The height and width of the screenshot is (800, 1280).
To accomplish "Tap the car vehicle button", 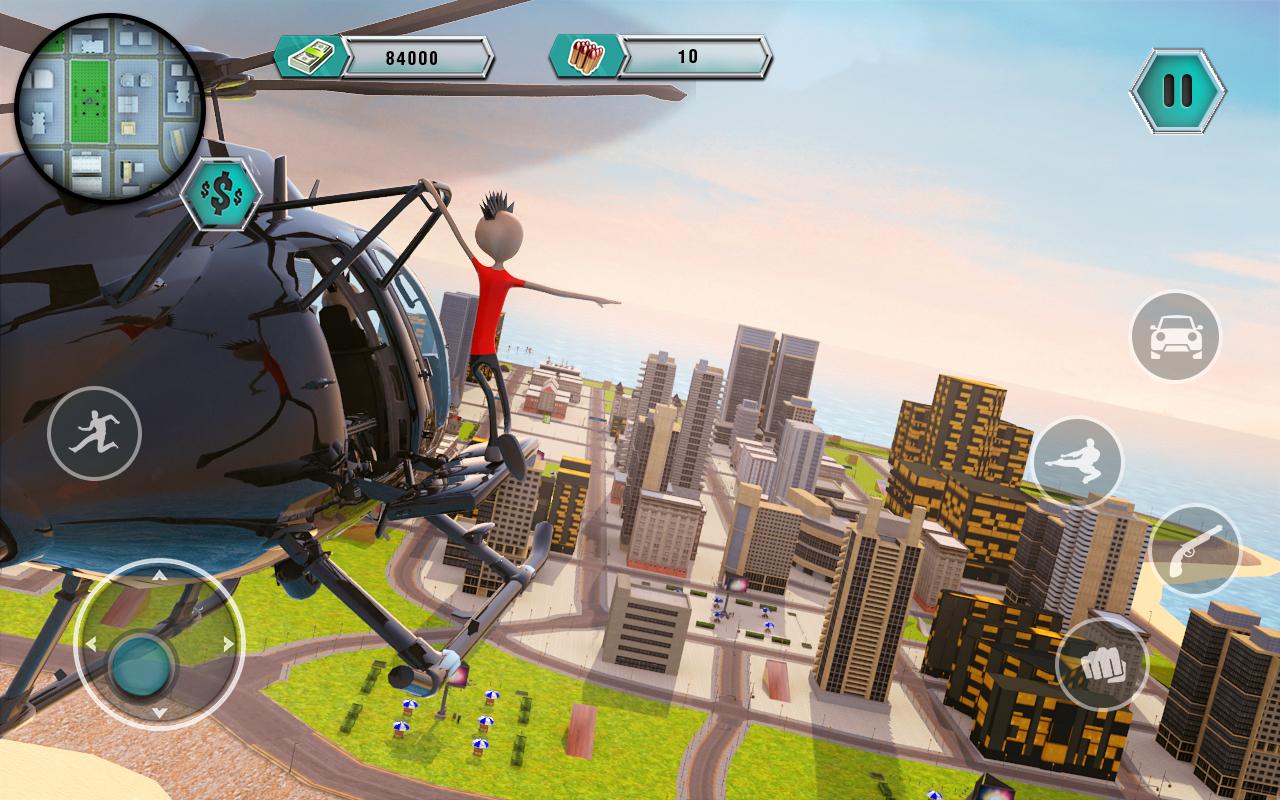I will click(1175, 336).
